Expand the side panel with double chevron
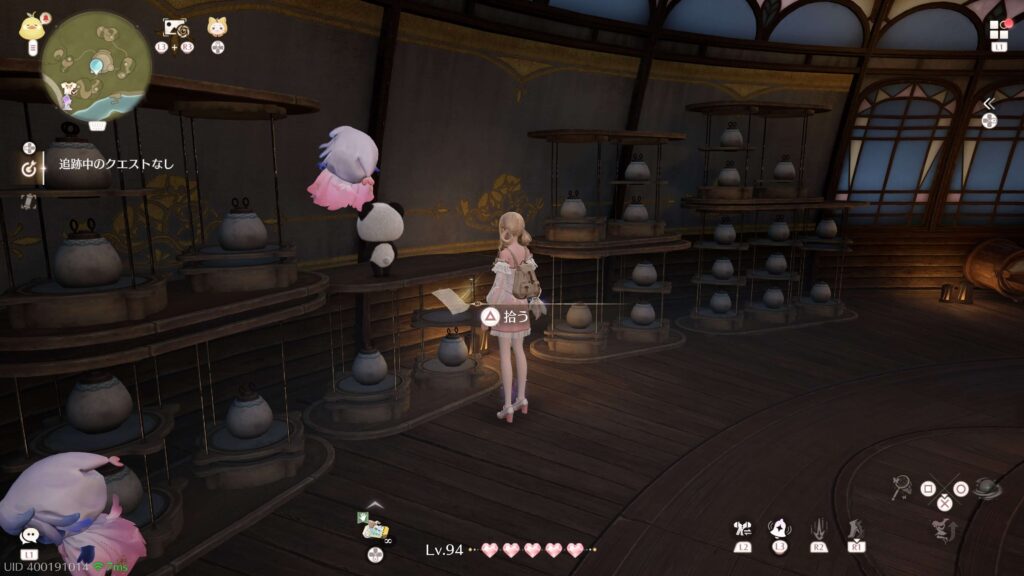Image resolution: width=1024 pixels, height=576 pixels. (989, 103)
